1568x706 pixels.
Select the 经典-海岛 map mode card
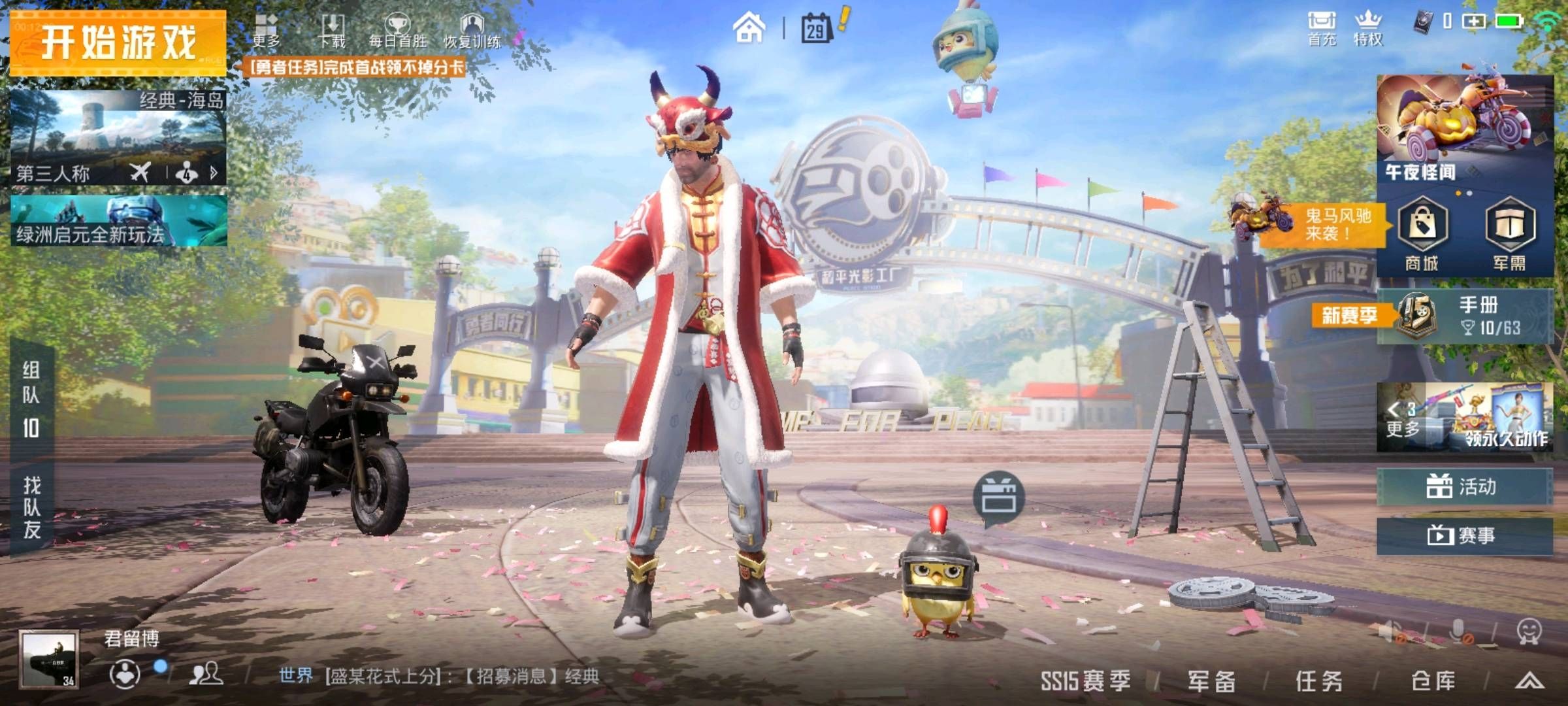[x=118, y=137]
